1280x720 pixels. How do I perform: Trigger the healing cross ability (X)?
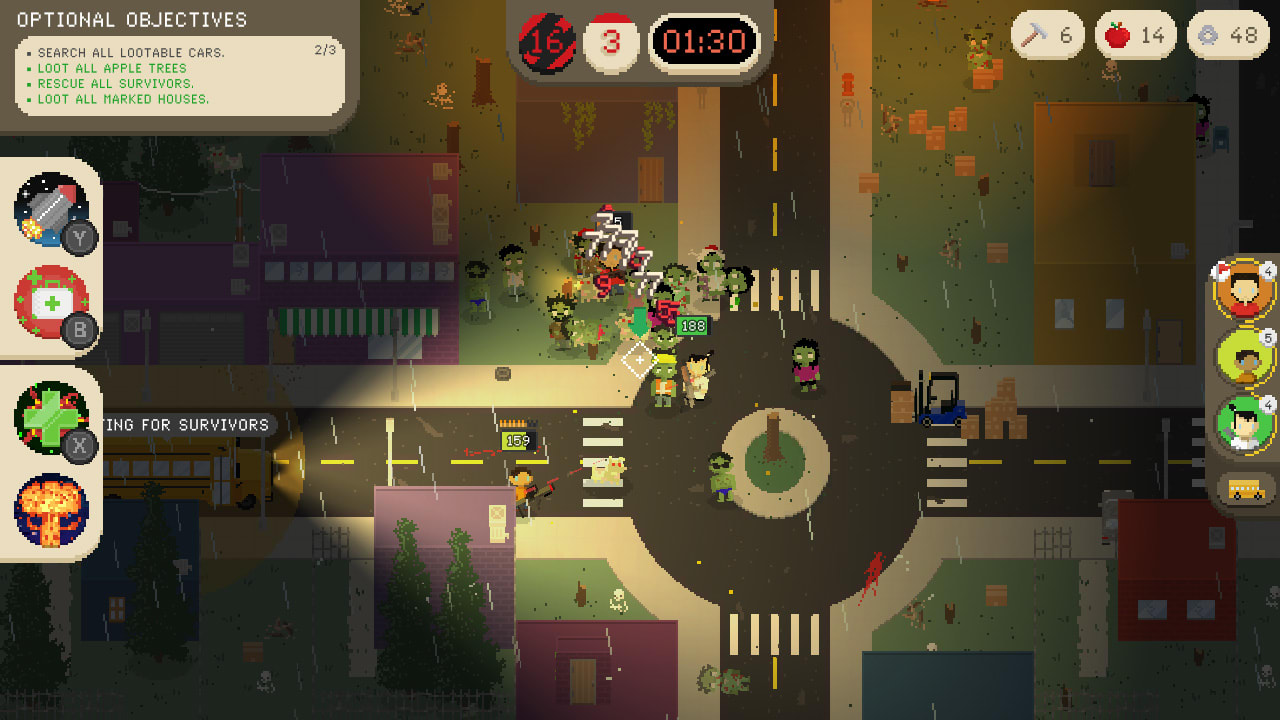click(x=48, y=418)
